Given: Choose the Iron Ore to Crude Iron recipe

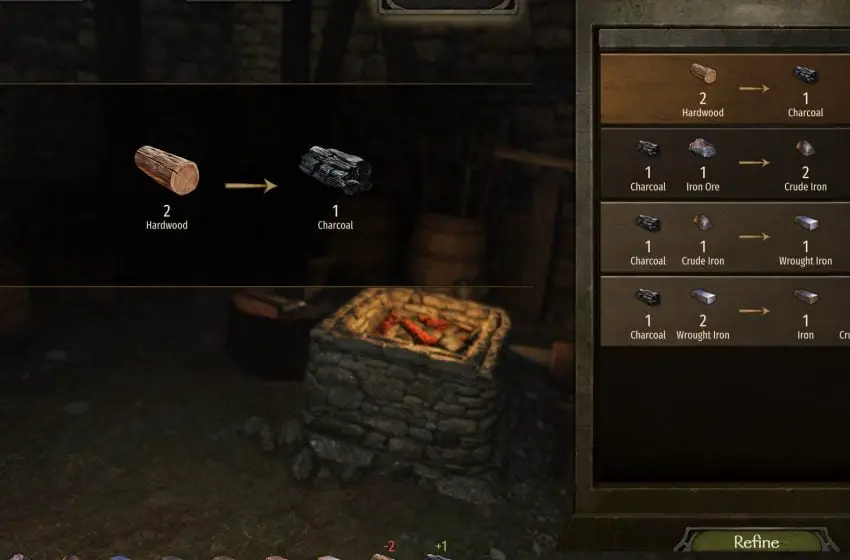Looking at the screenshot, I should tap(725, 163).
